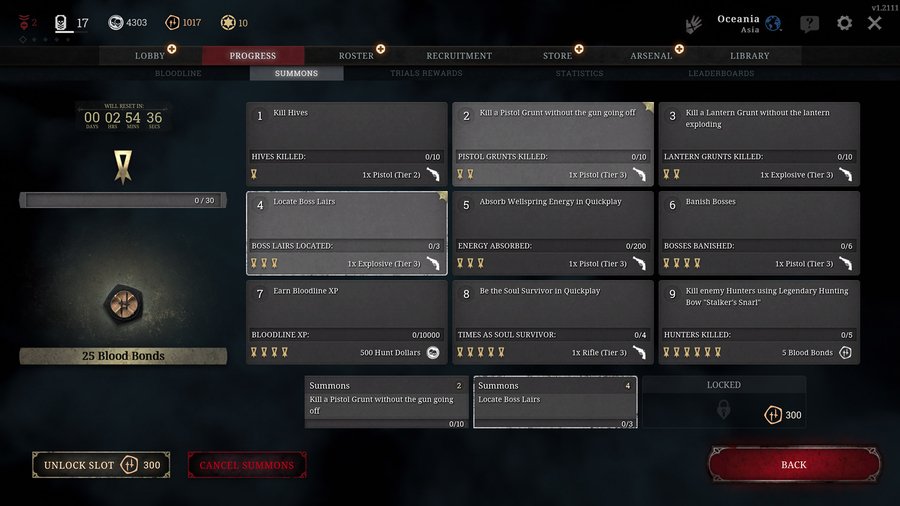Image resolution: width=900 pixels, height=506 pixels.
Task: Click the Unlock Slot 300 button
Action: point(101,465)
